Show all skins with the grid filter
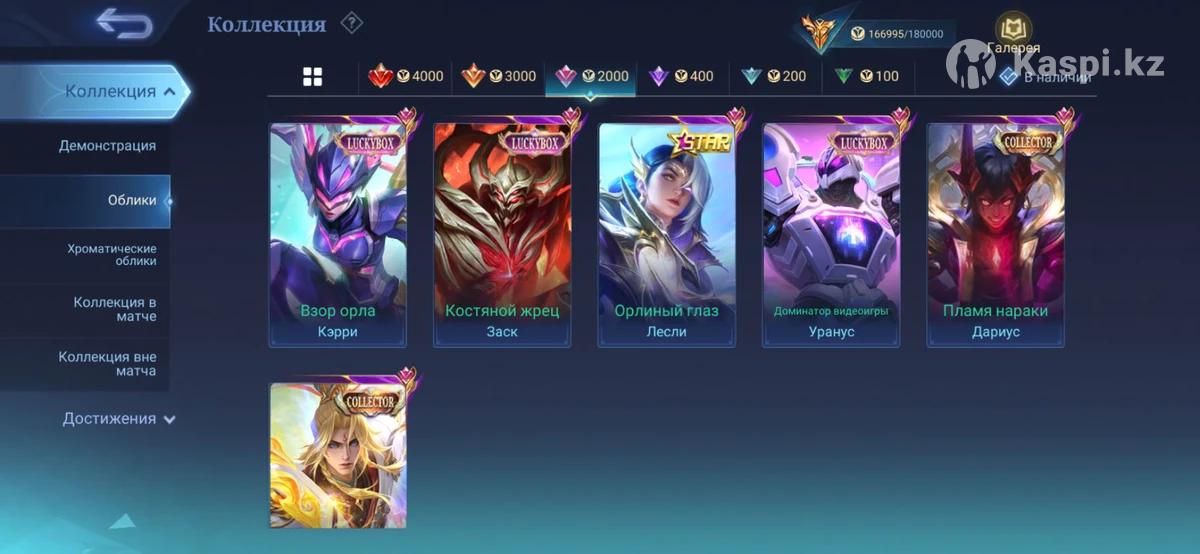The image size is (1200, 554). click(313, 76)
